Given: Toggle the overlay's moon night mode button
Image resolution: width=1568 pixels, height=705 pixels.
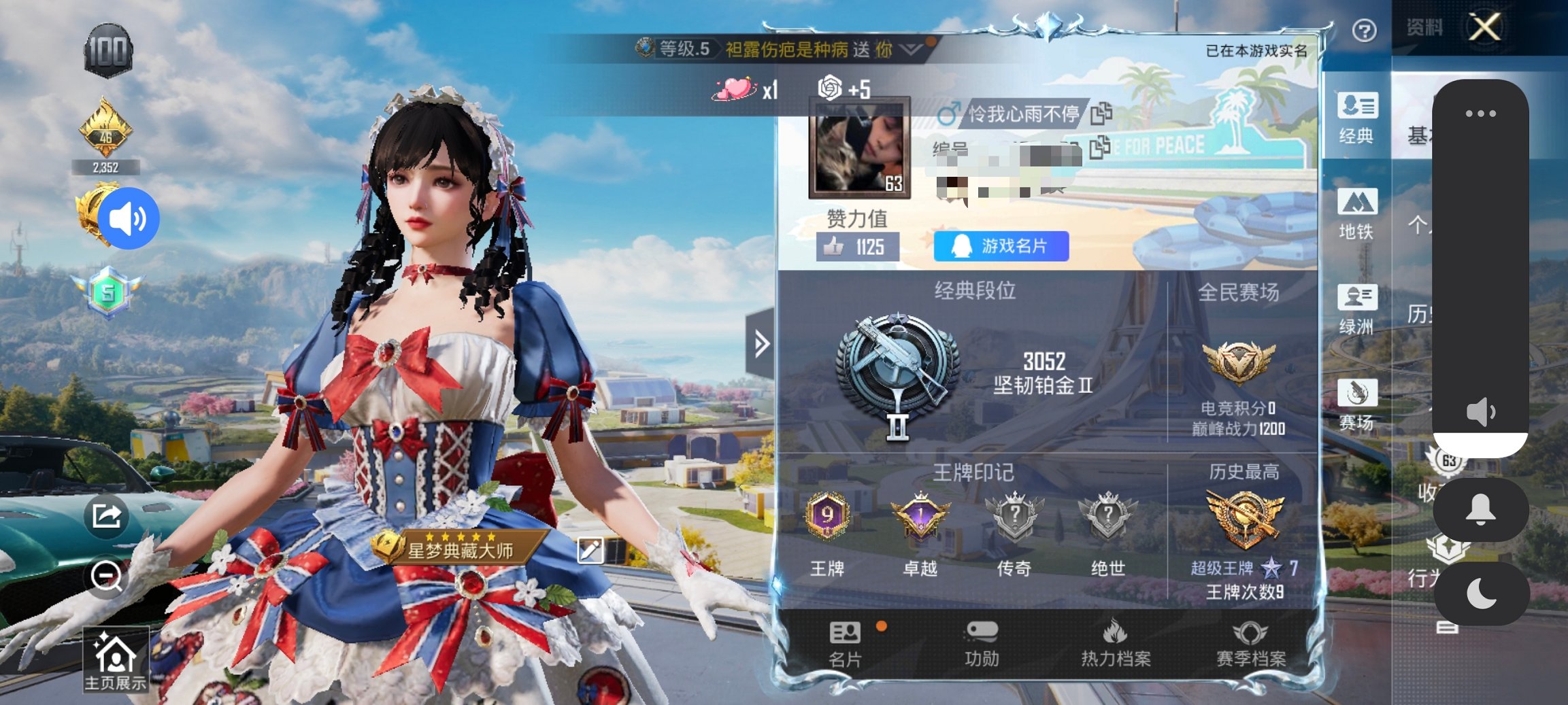Looking at the screenshot, I should point(1481,594).
